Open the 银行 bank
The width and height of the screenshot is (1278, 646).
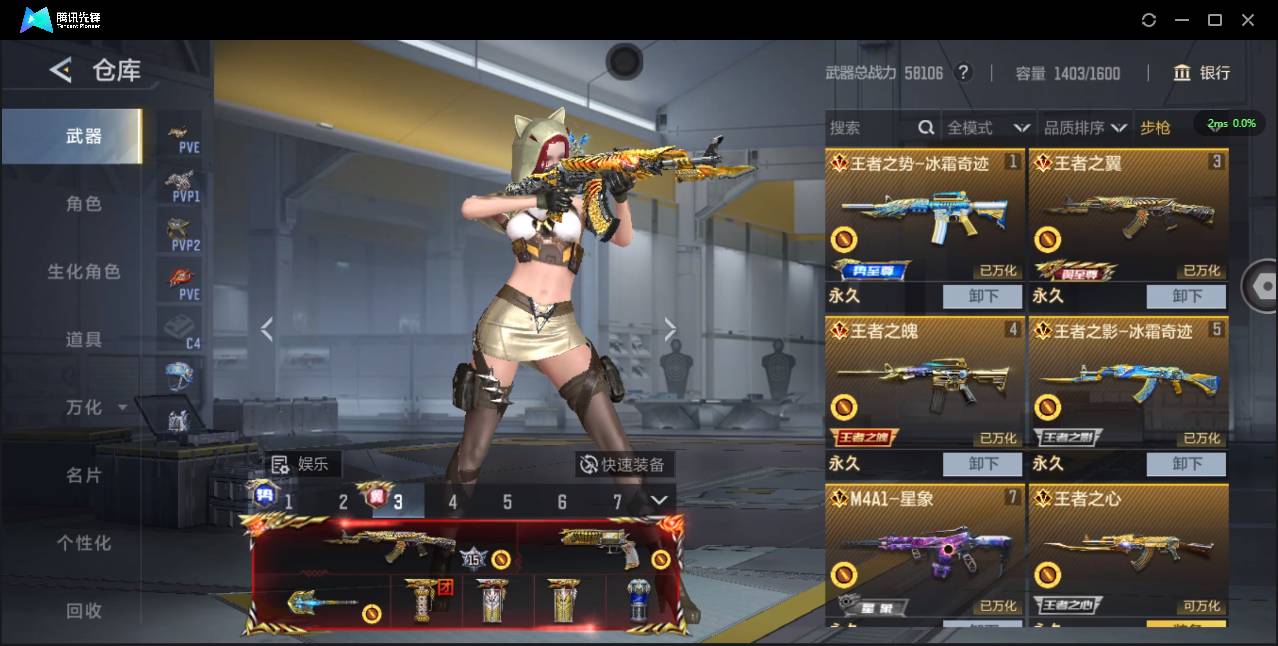point(1202,73)
